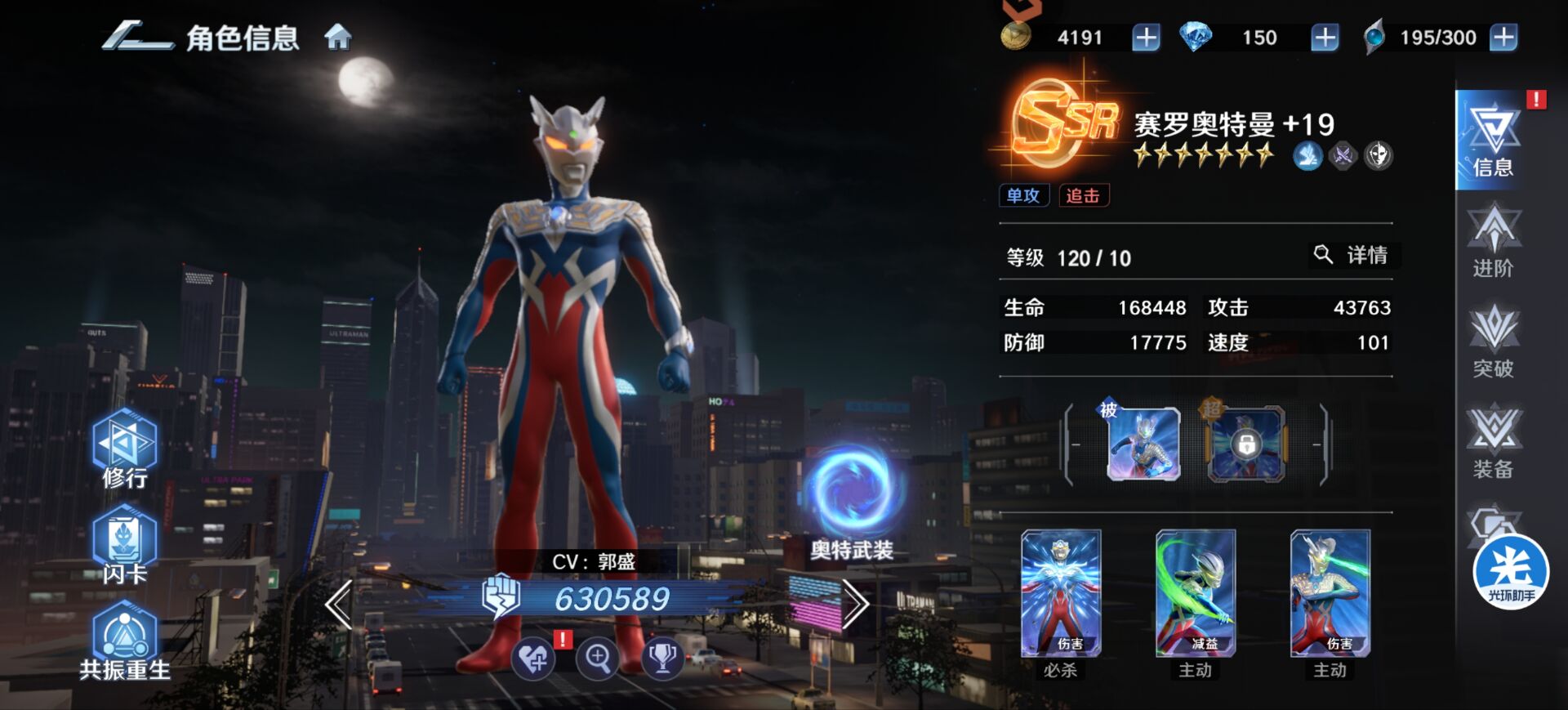1568x710 pixels.
Task: Open the 装备 tab
Action: click(x=1493, y=443)
